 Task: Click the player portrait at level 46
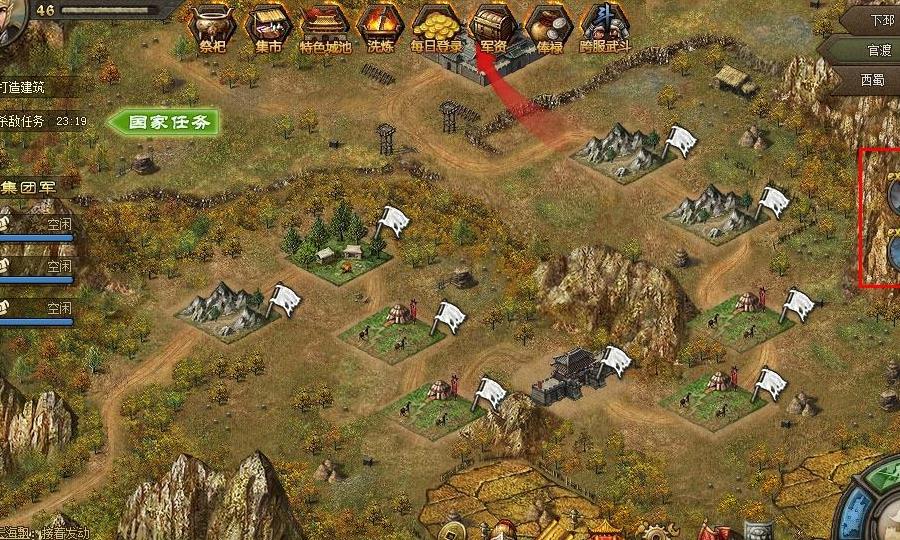click(12, 22)
